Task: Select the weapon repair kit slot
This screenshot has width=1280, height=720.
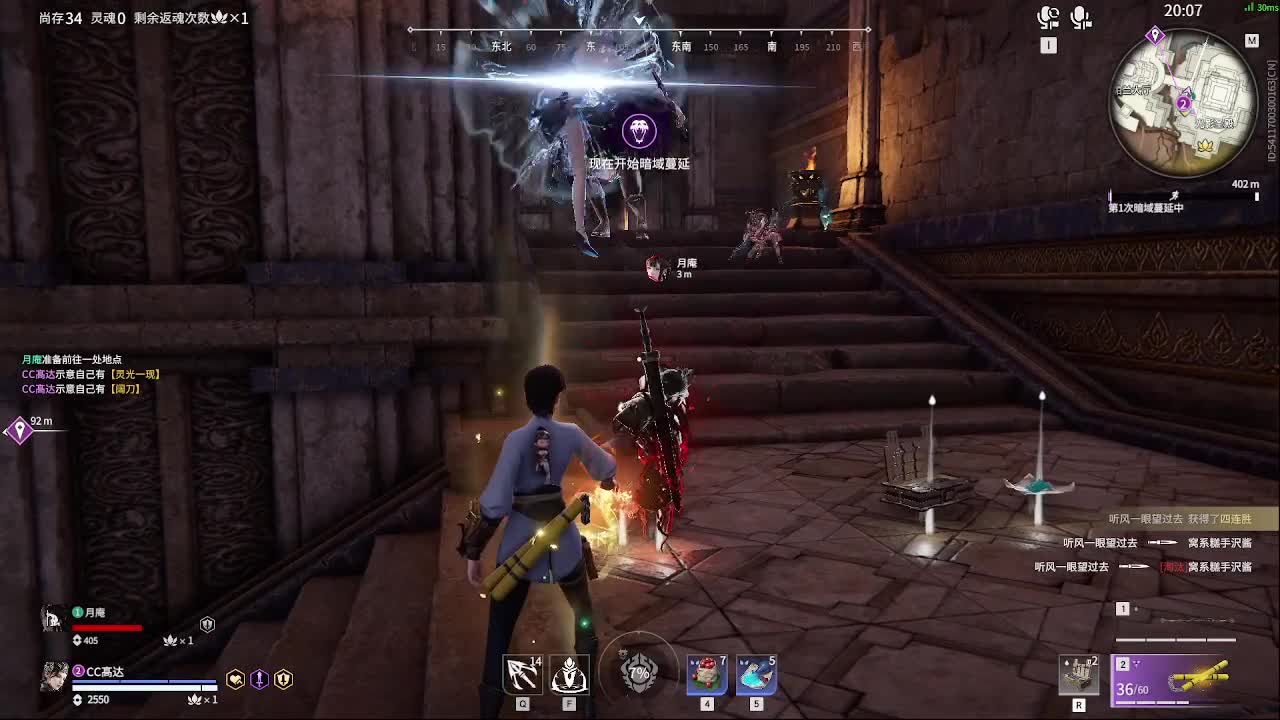Action: pyautogui.click(x=1079, y=674)
